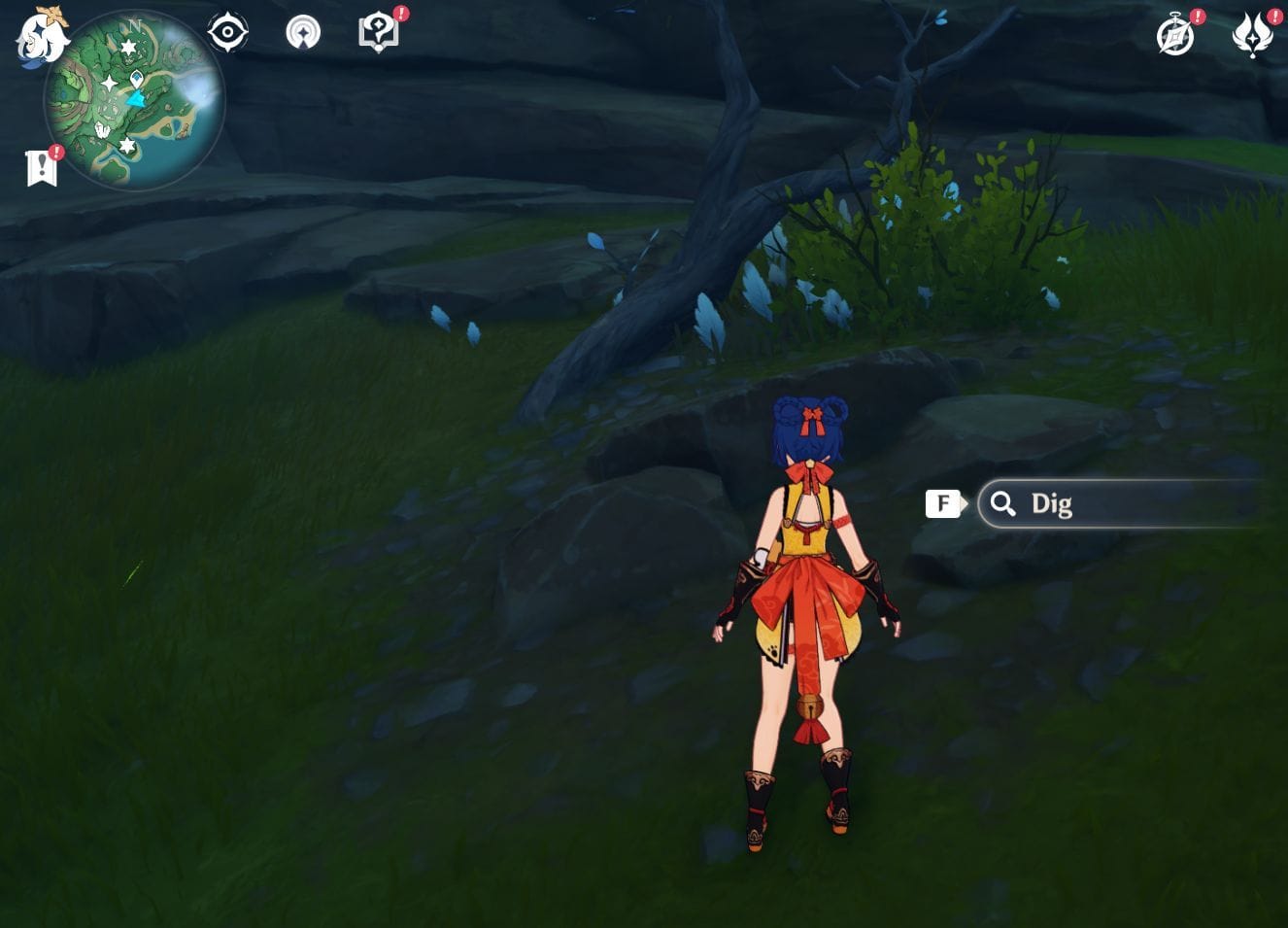Open the circular minimap
Screen dimensions: 1288x928
[134, 100]
